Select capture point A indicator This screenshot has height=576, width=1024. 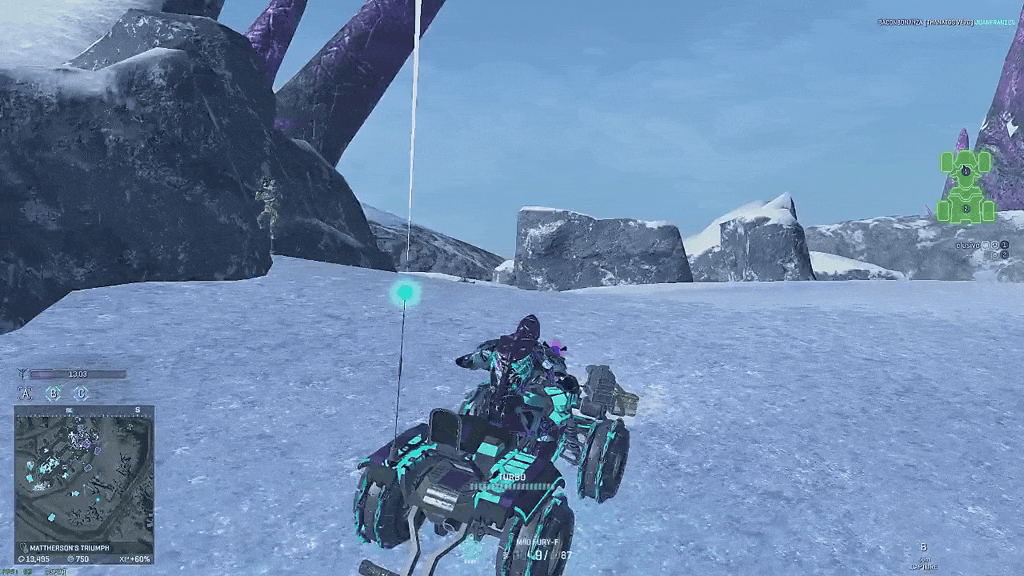pos(27,393)
